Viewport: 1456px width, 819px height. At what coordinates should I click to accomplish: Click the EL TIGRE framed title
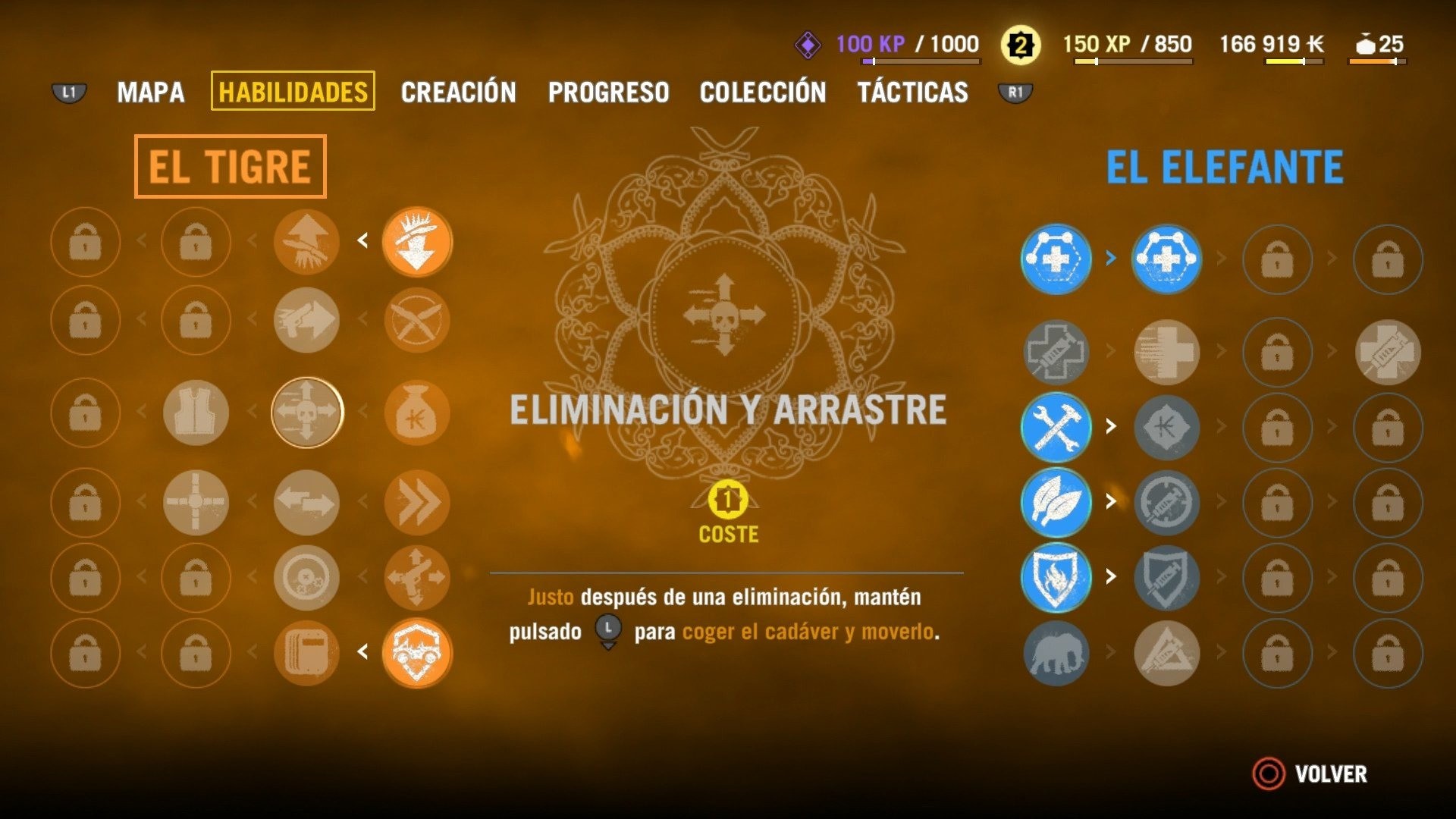click(x=231, y=168)
